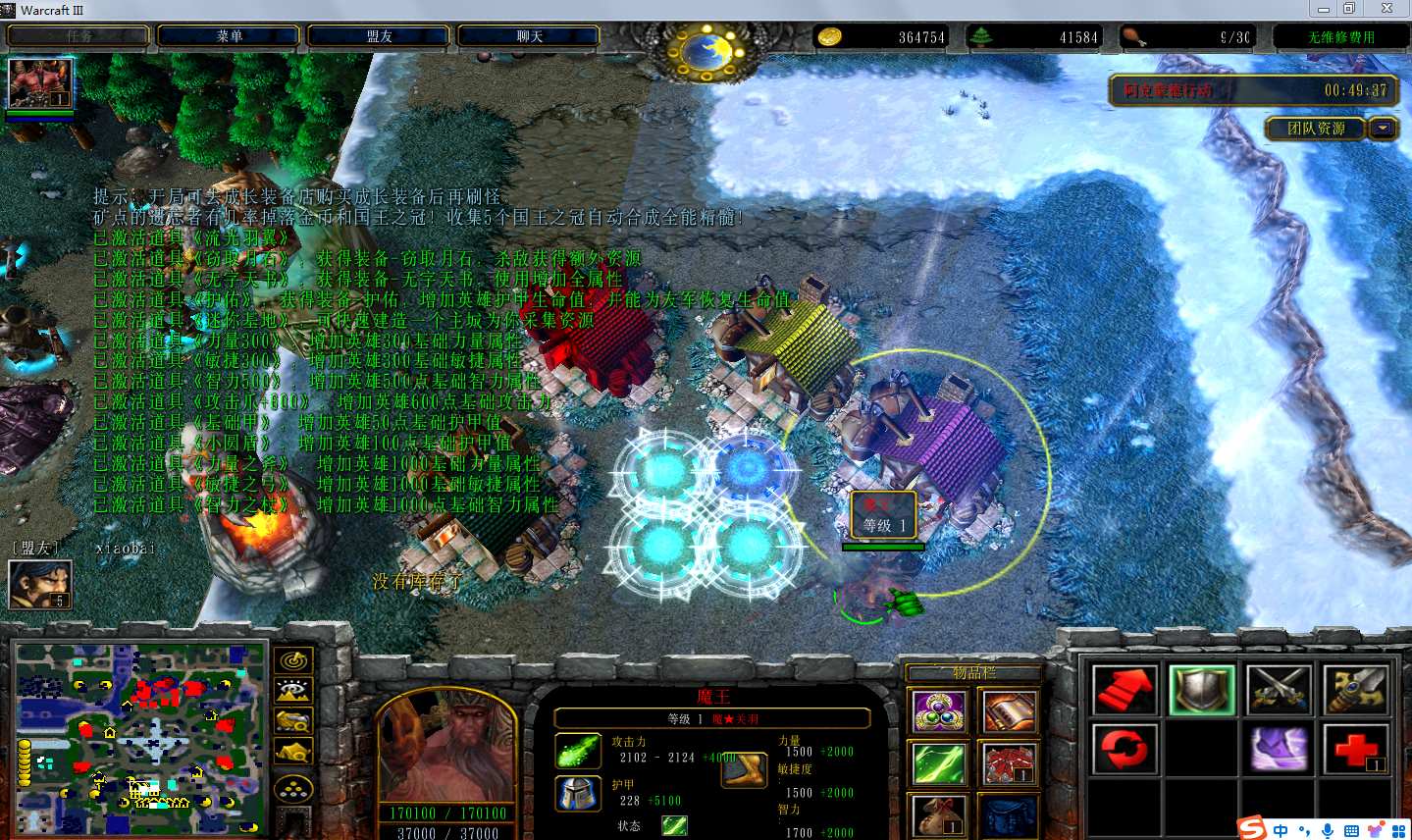This screenshot has height=840, width=1412.
Task: Use the scroll item in the inventory
Action: 1009,711
